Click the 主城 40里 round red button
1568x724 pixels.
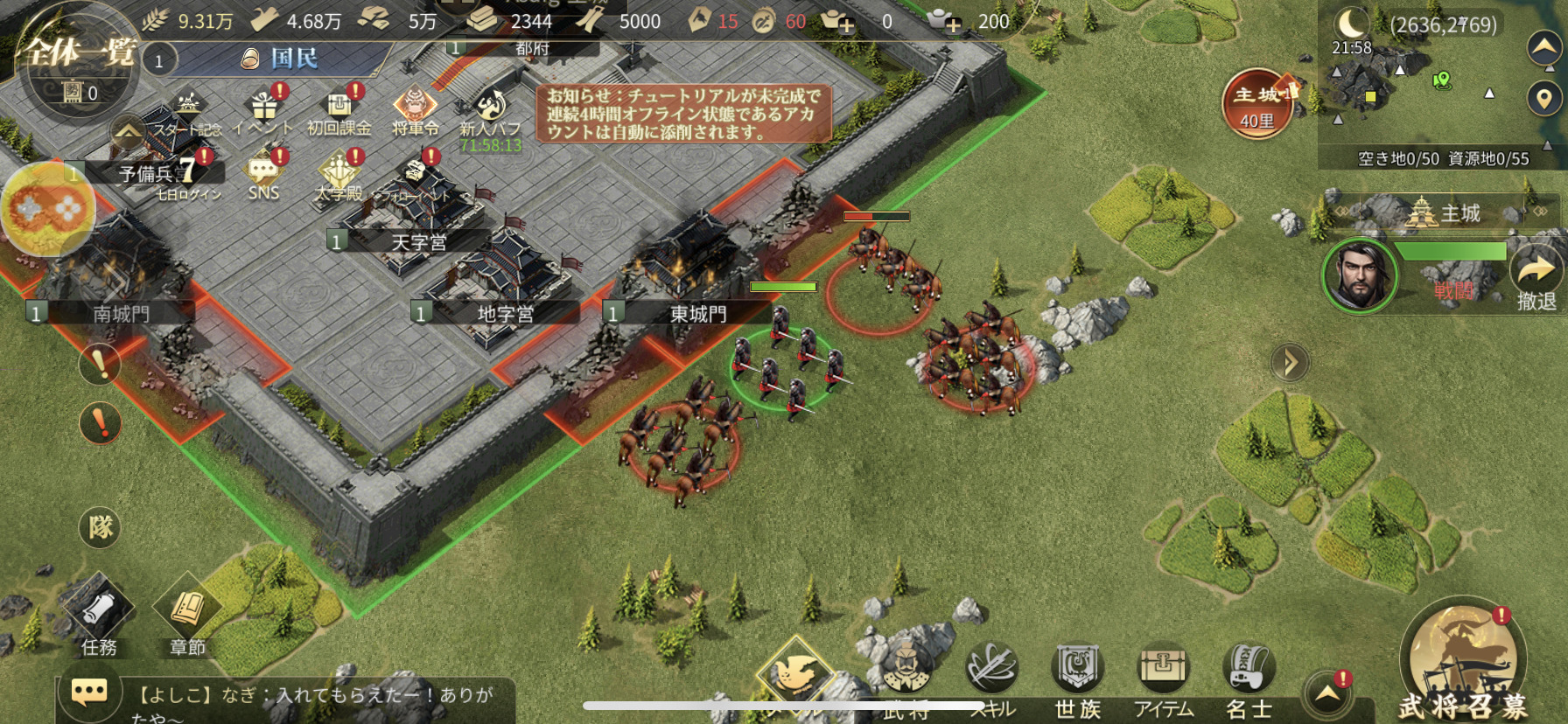click(x=1257, y=104)
